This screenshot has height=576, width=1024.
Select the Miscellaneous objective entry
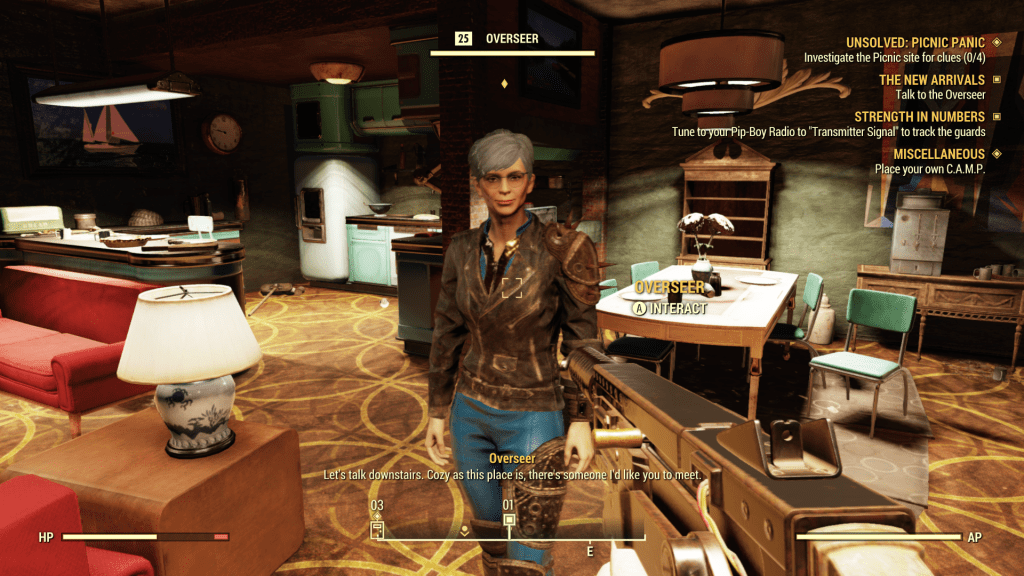(x=923, y=154)
